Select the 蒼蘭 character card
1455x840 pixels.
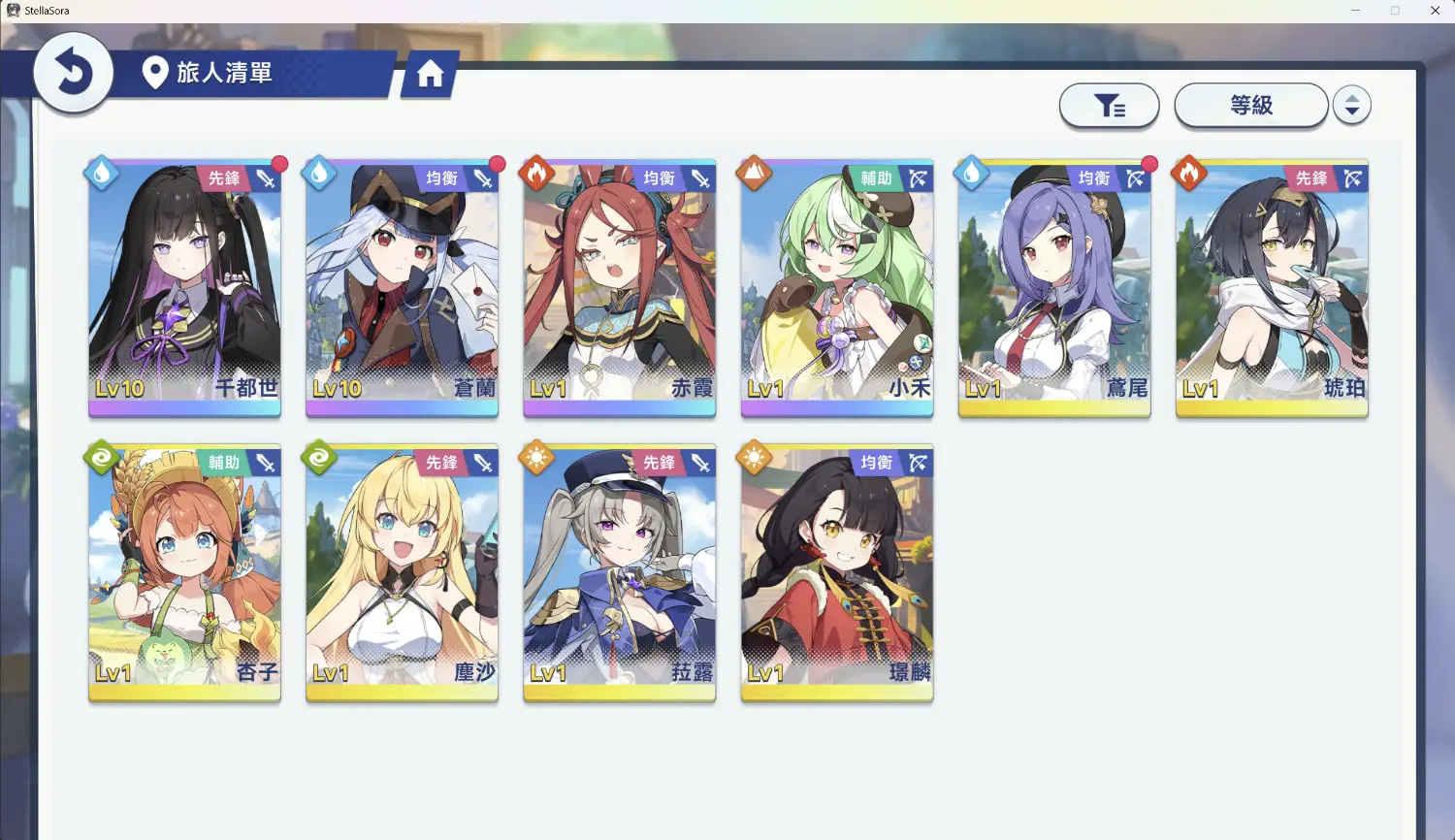coord(402,288)
